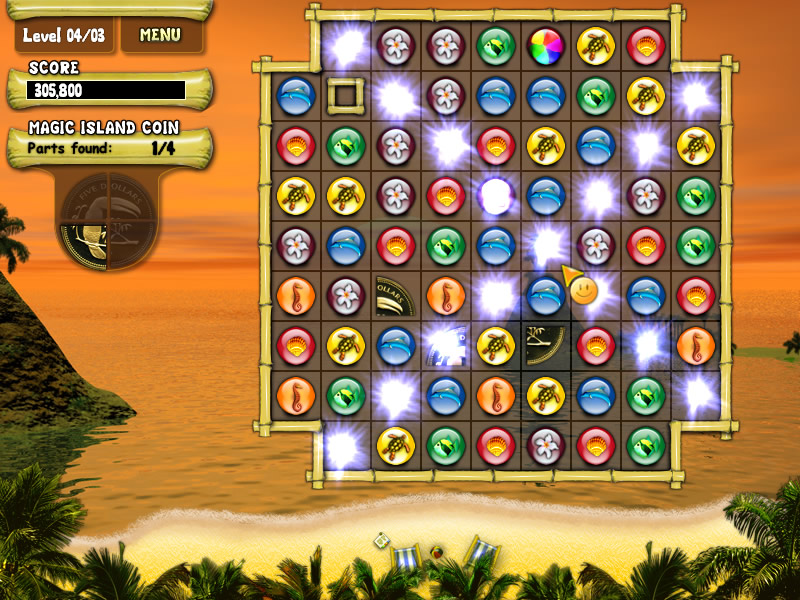Select the rainbow-colored orb tile
800x600 pixels.
(x=545, y=45)
